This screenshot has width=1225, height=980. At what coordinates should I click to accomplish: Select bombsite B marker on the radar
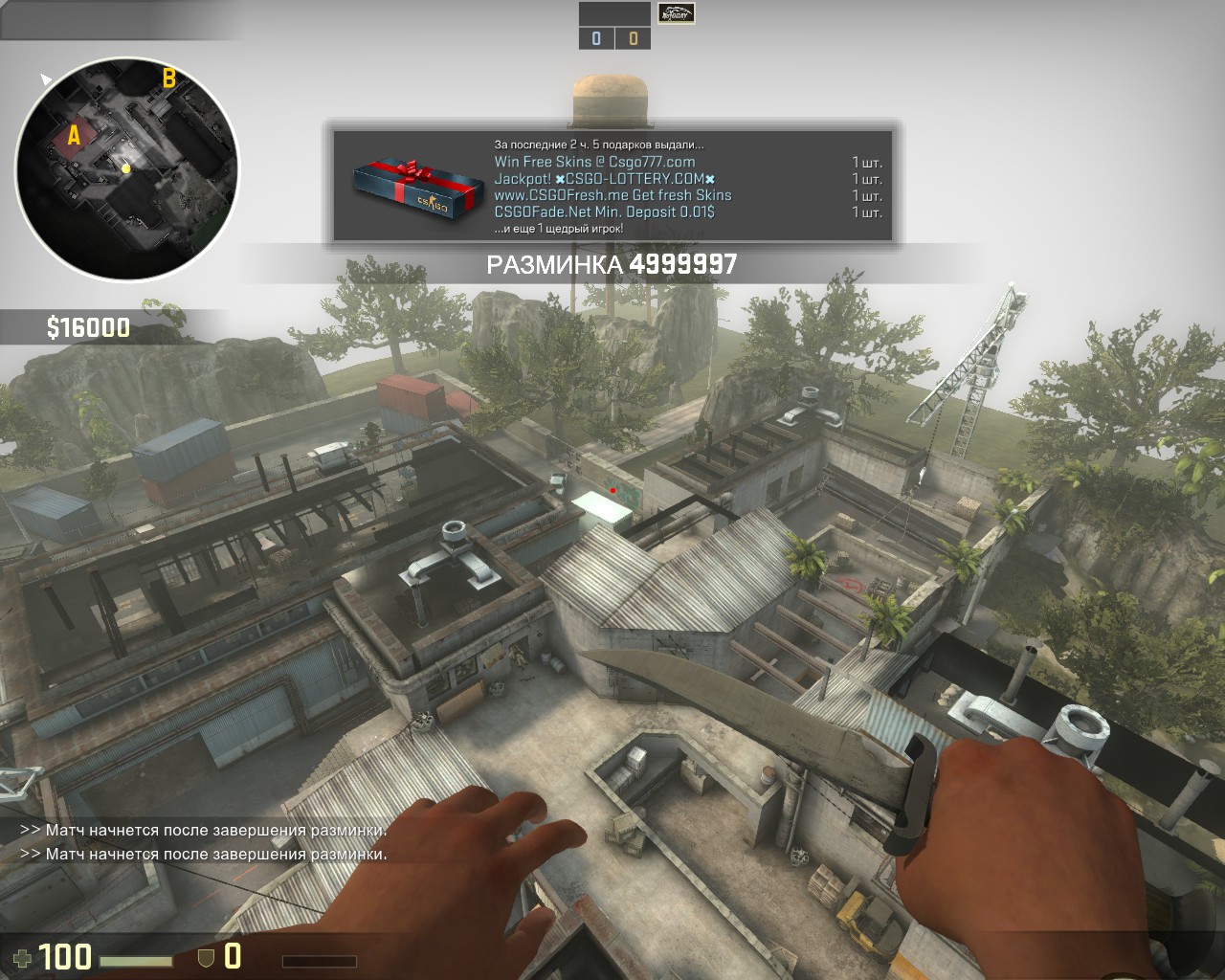pos(168,78)
